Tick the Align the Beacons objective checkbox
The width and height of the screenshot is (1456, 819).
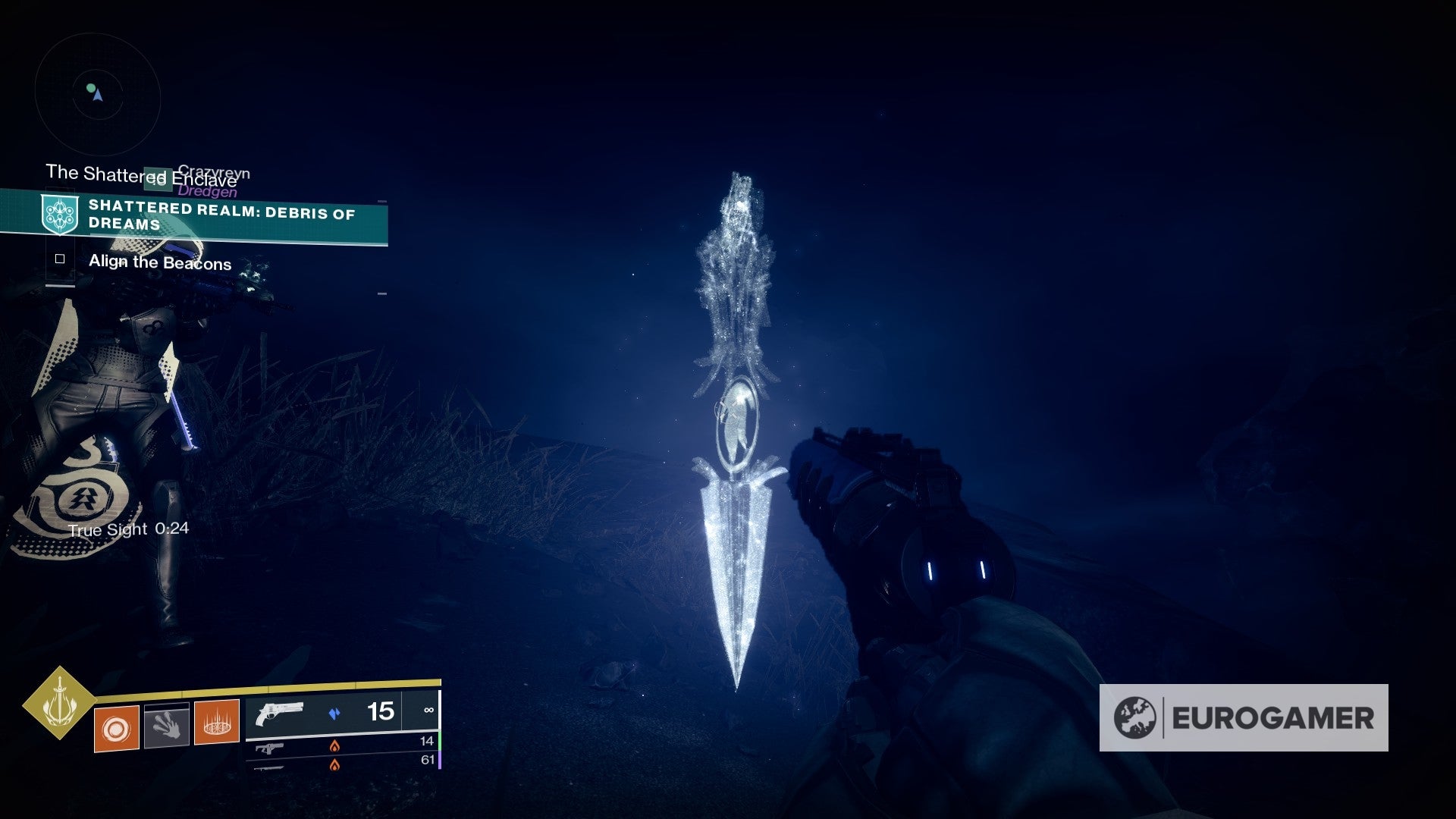click(x=60, y=259)
